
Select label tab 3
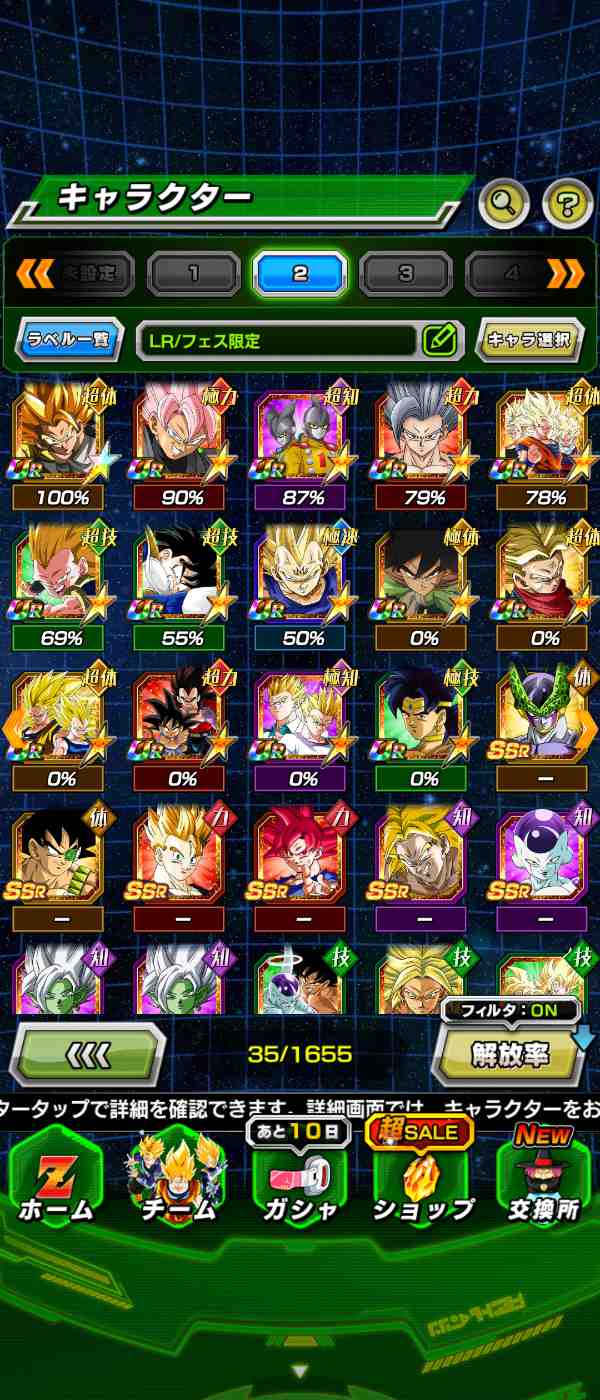(406, 274)
